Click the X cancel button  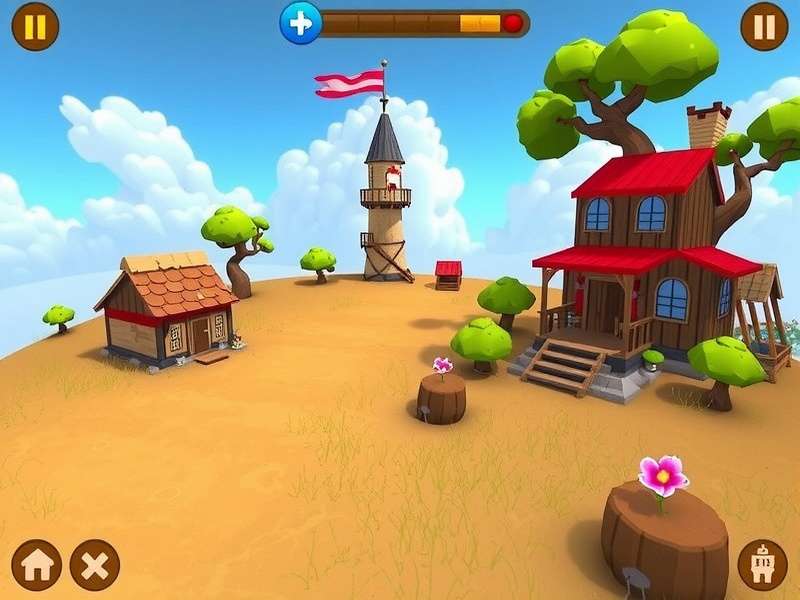[x=95, y=565]
